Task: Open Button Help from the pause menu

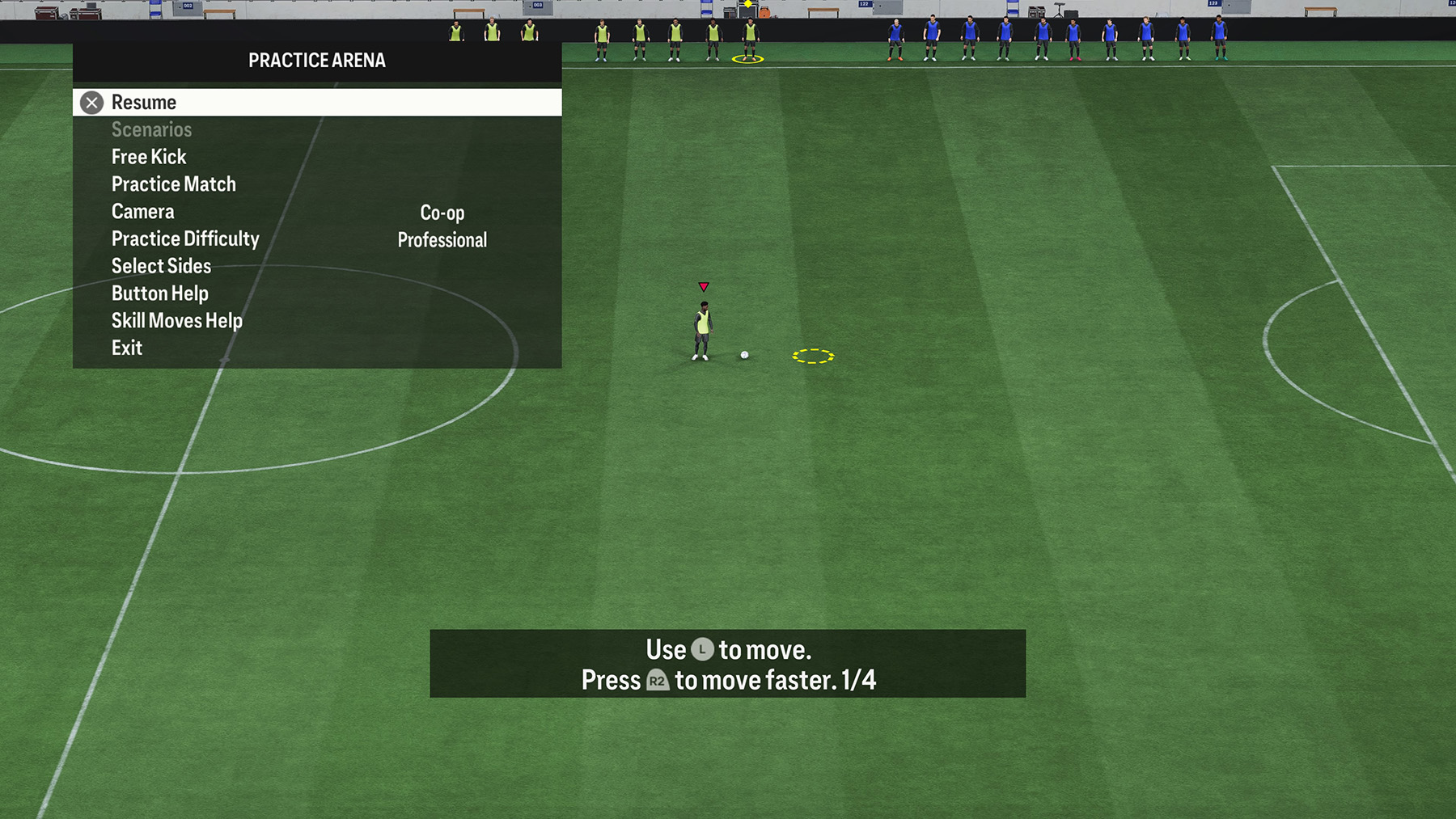Action: coord(160,293)
